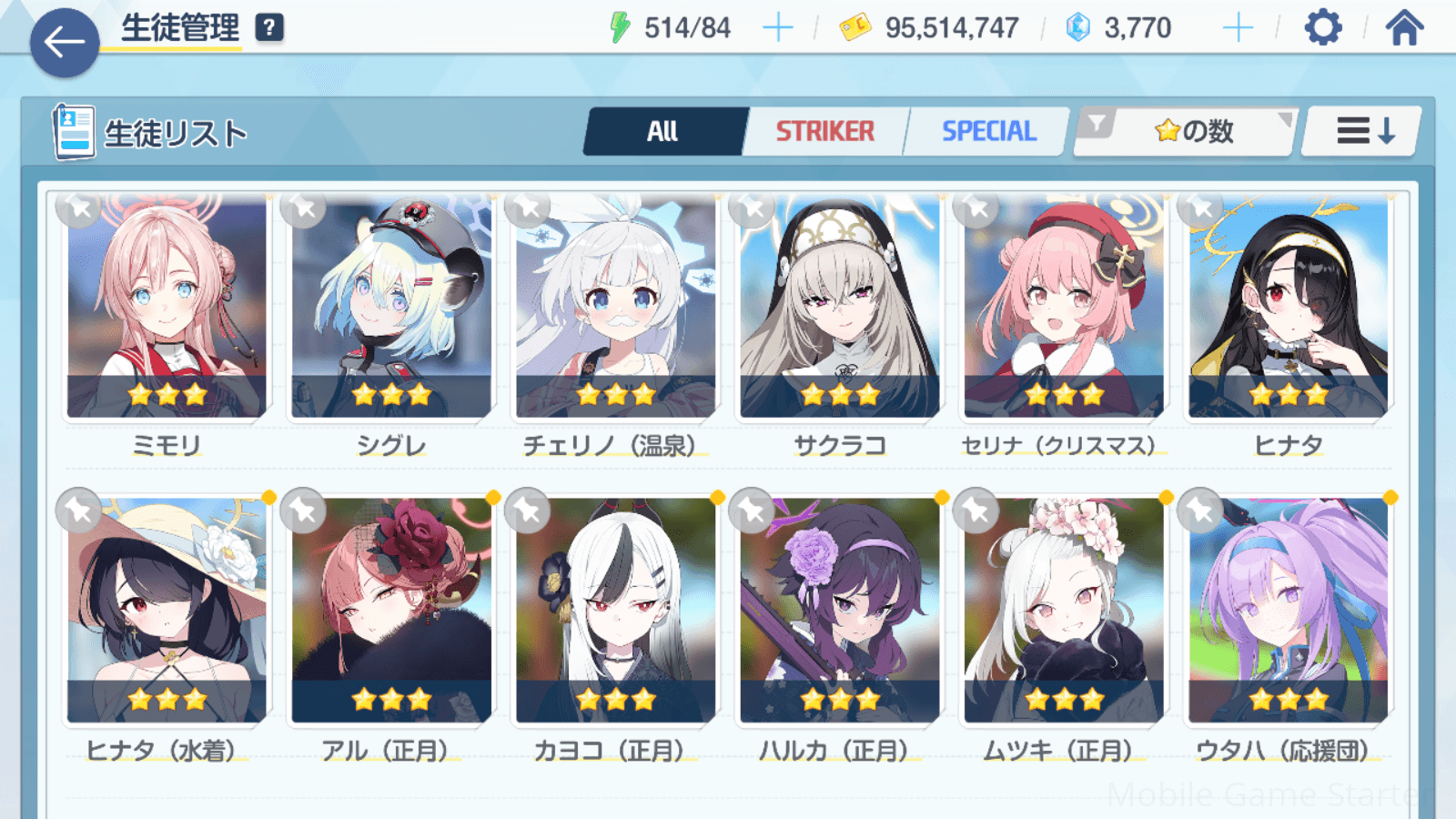Switch to the All tab
Viewport: 1456px width, 819px height.
663,132
